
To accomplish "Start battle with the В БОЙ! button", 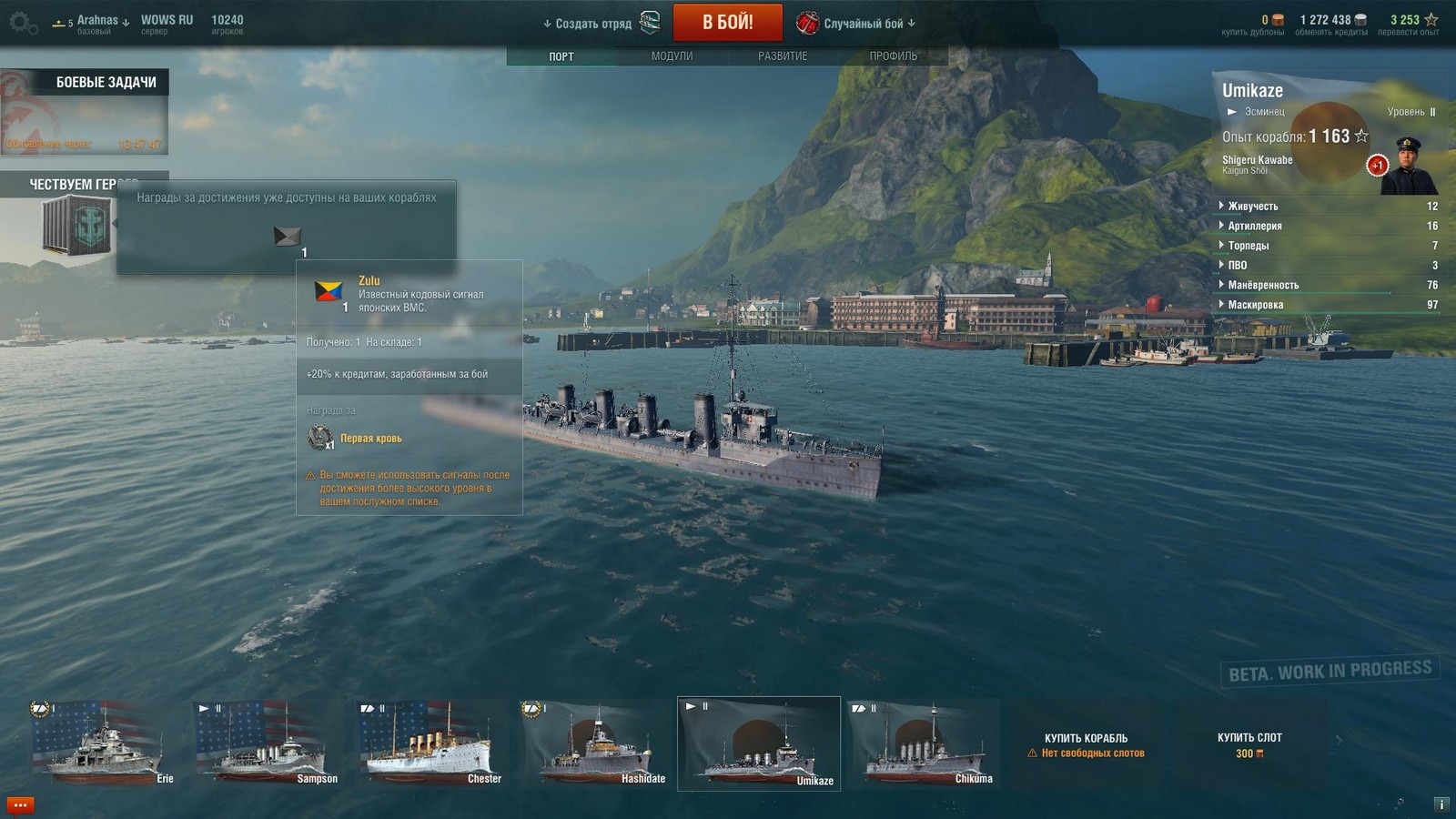I will click(727, 23).
